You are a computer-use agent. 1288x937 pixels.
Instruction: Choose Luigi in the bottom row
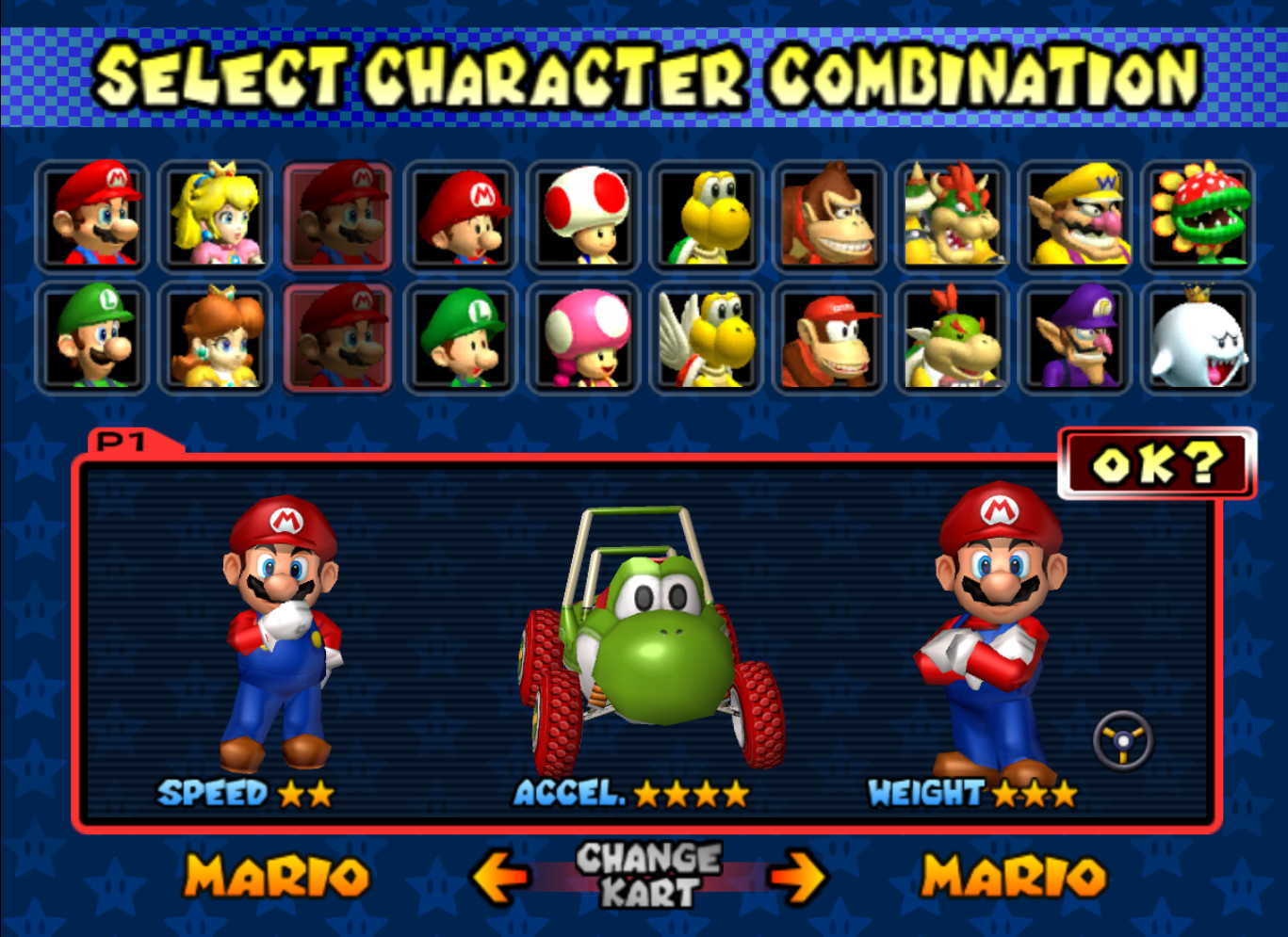(x=92, y=341)
